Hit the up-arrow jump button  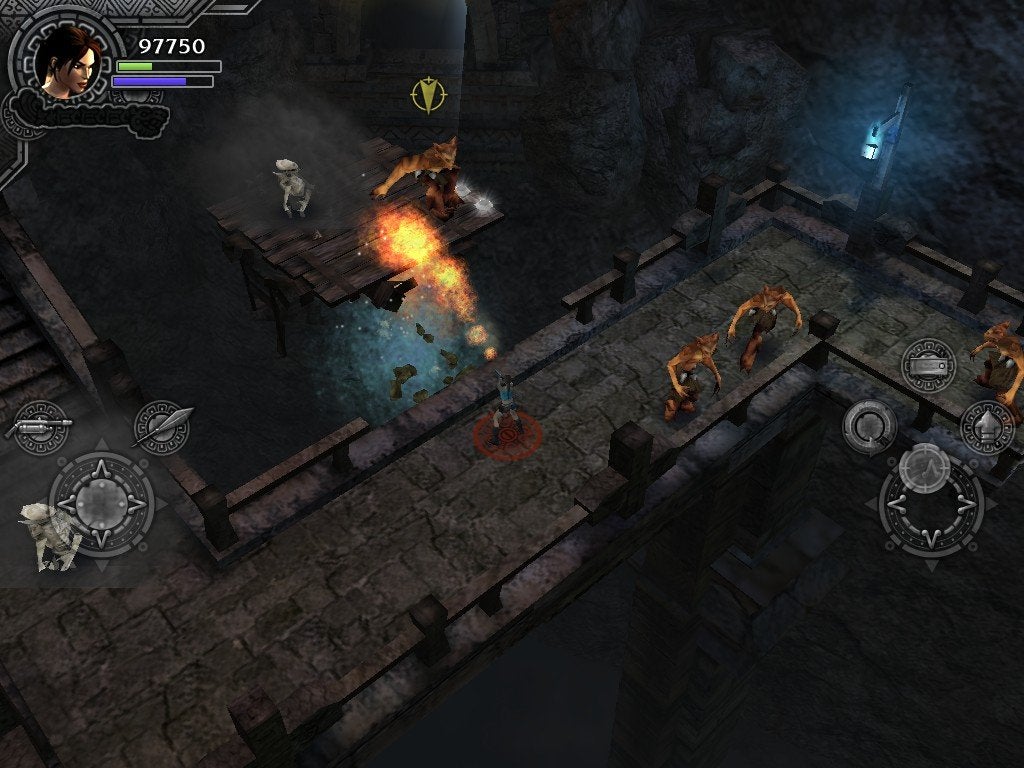987,426
